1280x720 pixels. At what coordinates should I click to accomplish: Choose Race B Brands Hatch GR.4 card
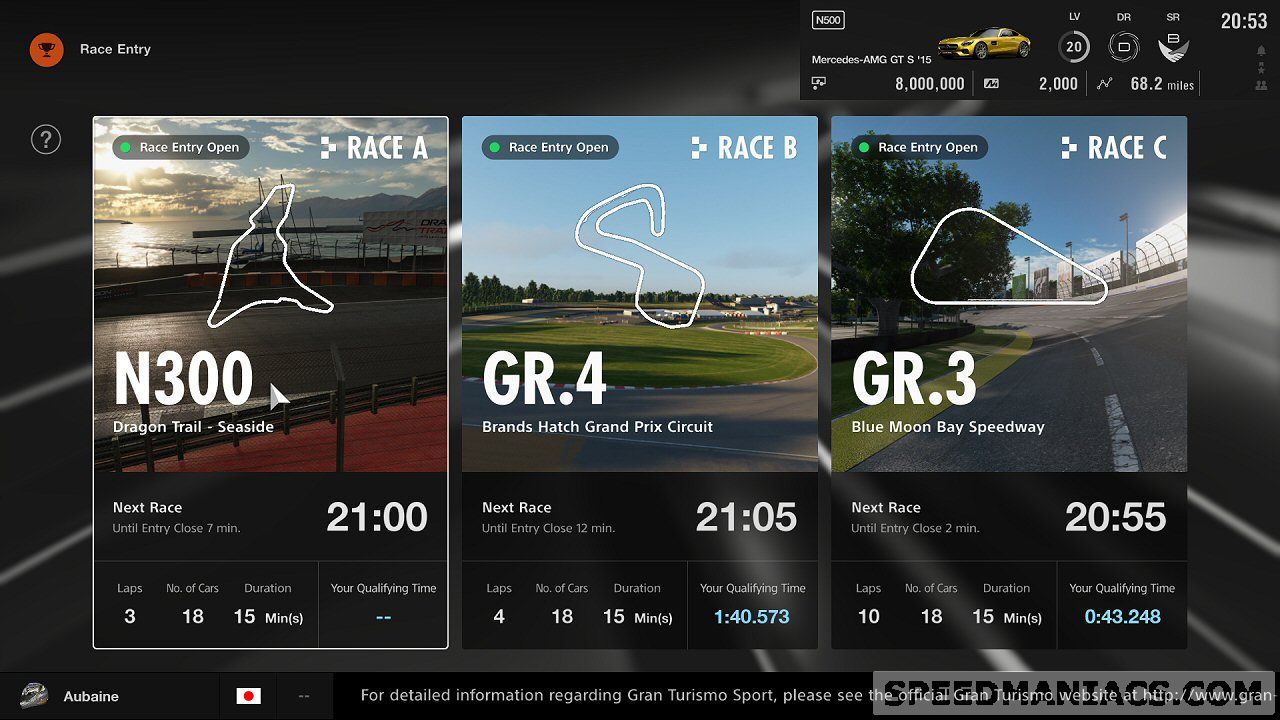coord(640,382)
